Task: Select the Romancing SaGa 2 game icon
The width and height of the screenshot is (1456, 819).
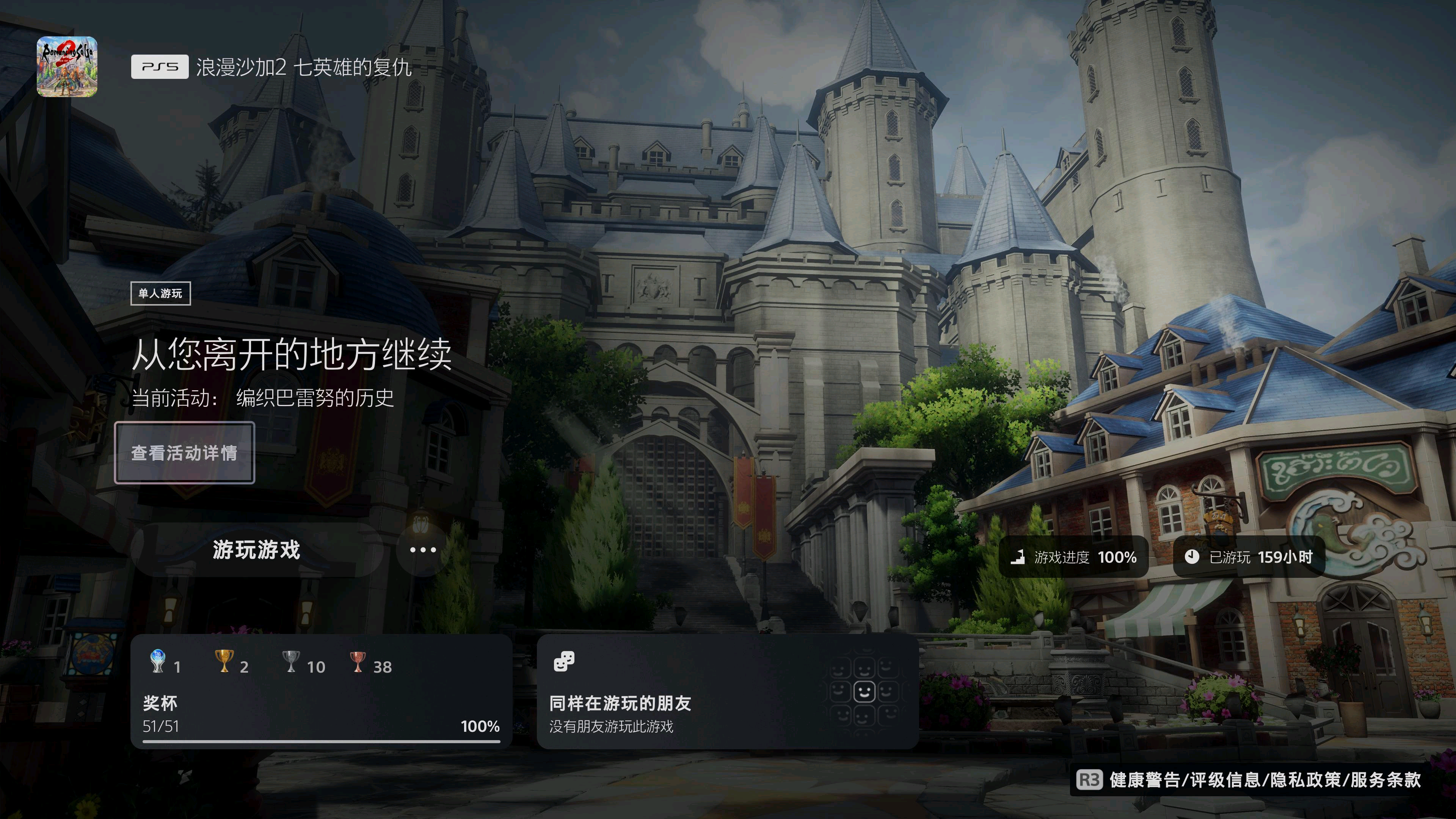Action: point(67,67)
